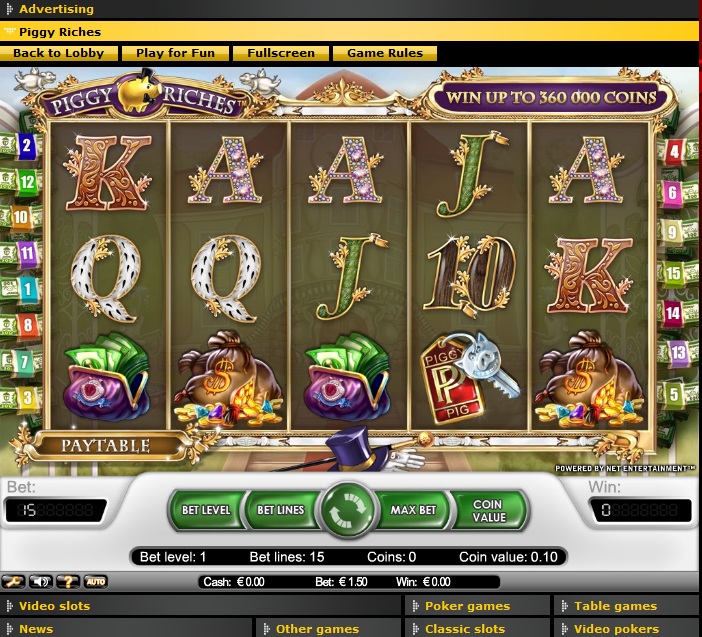Image resolution: width=702 pixels, height=637 pixels.
Task: Select bet line number 12 marker
Action: (27, 182)
